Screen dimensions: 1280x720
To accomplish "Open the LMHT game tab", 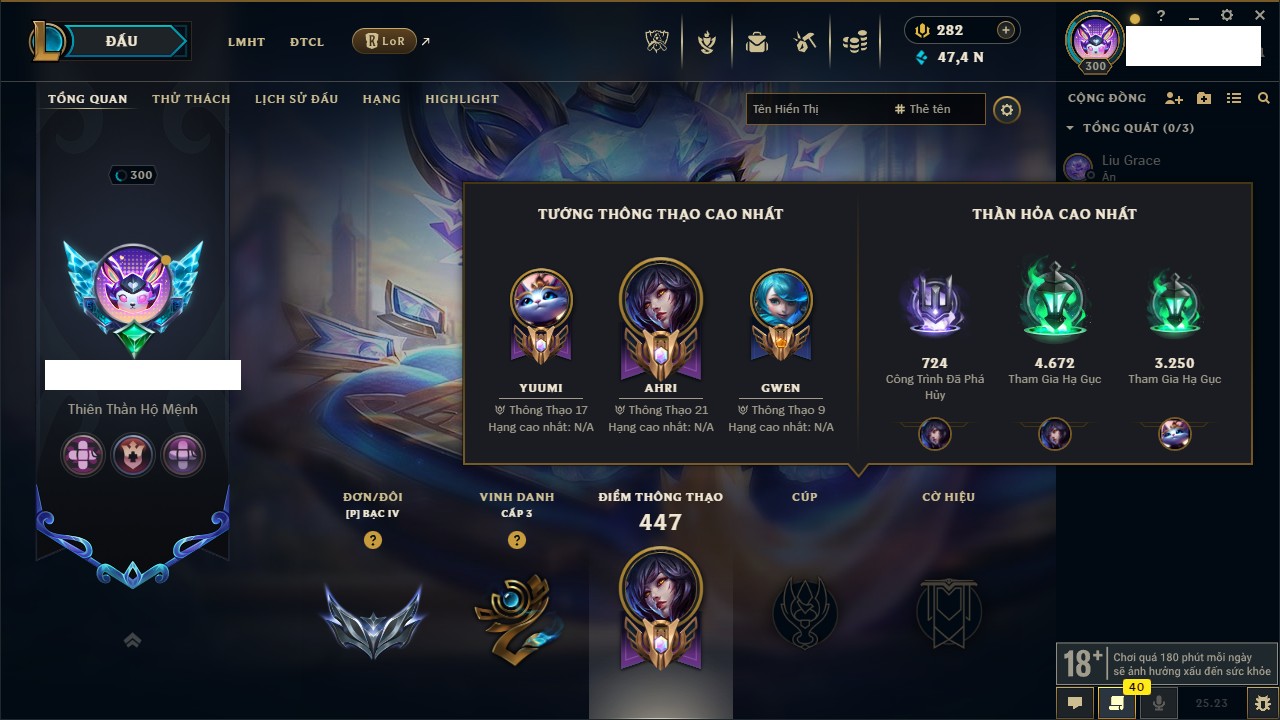I will (x=246, y=42).
